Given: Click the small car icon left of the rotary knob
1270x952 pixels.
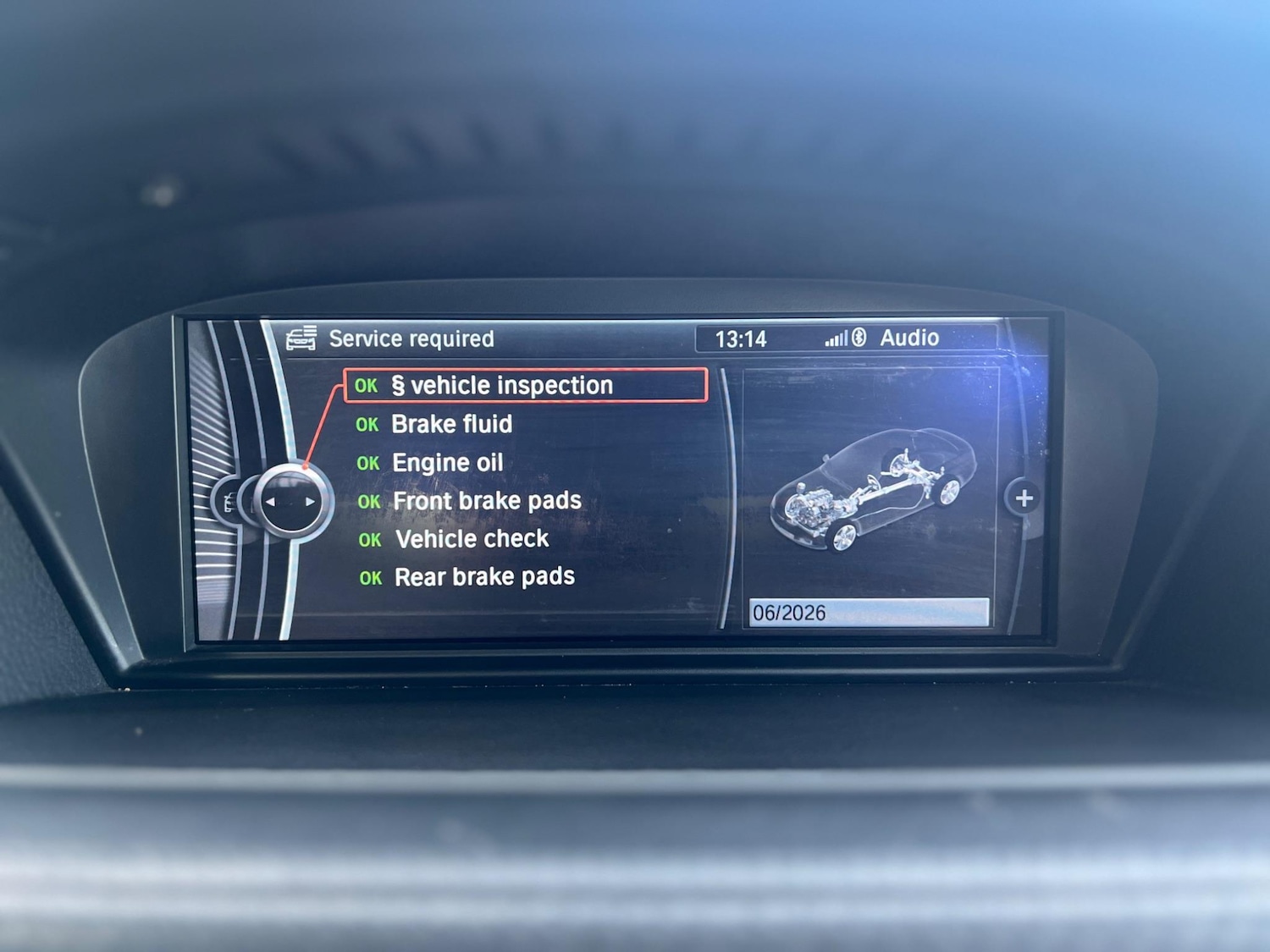Looking at the screenshot, I should point(231,501).
